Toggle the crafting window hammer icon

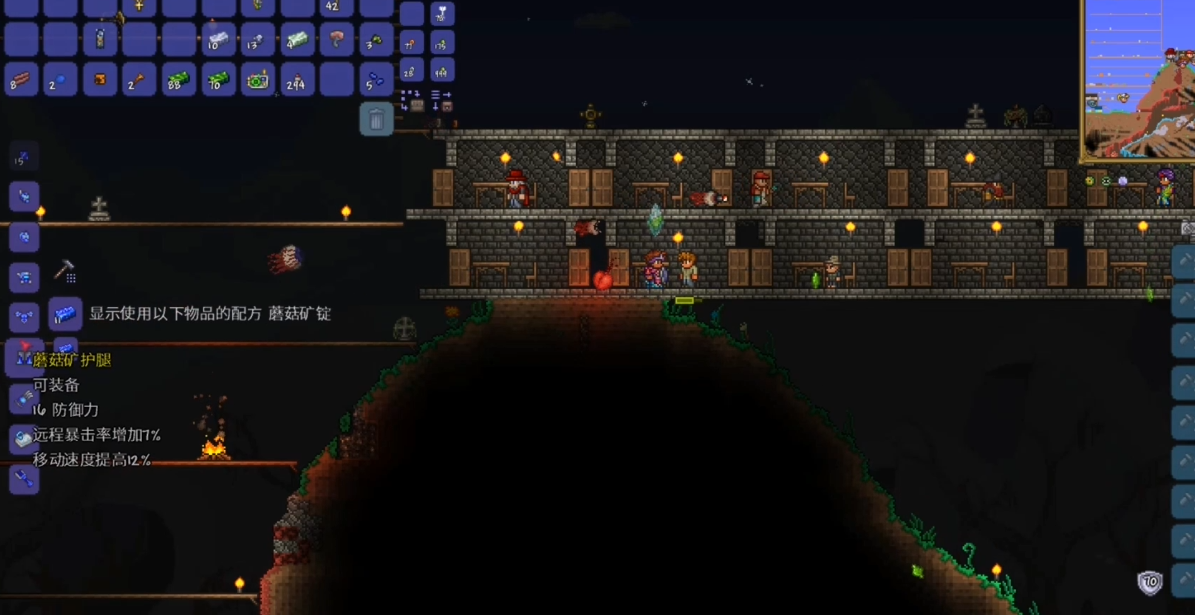pos(64,270)
